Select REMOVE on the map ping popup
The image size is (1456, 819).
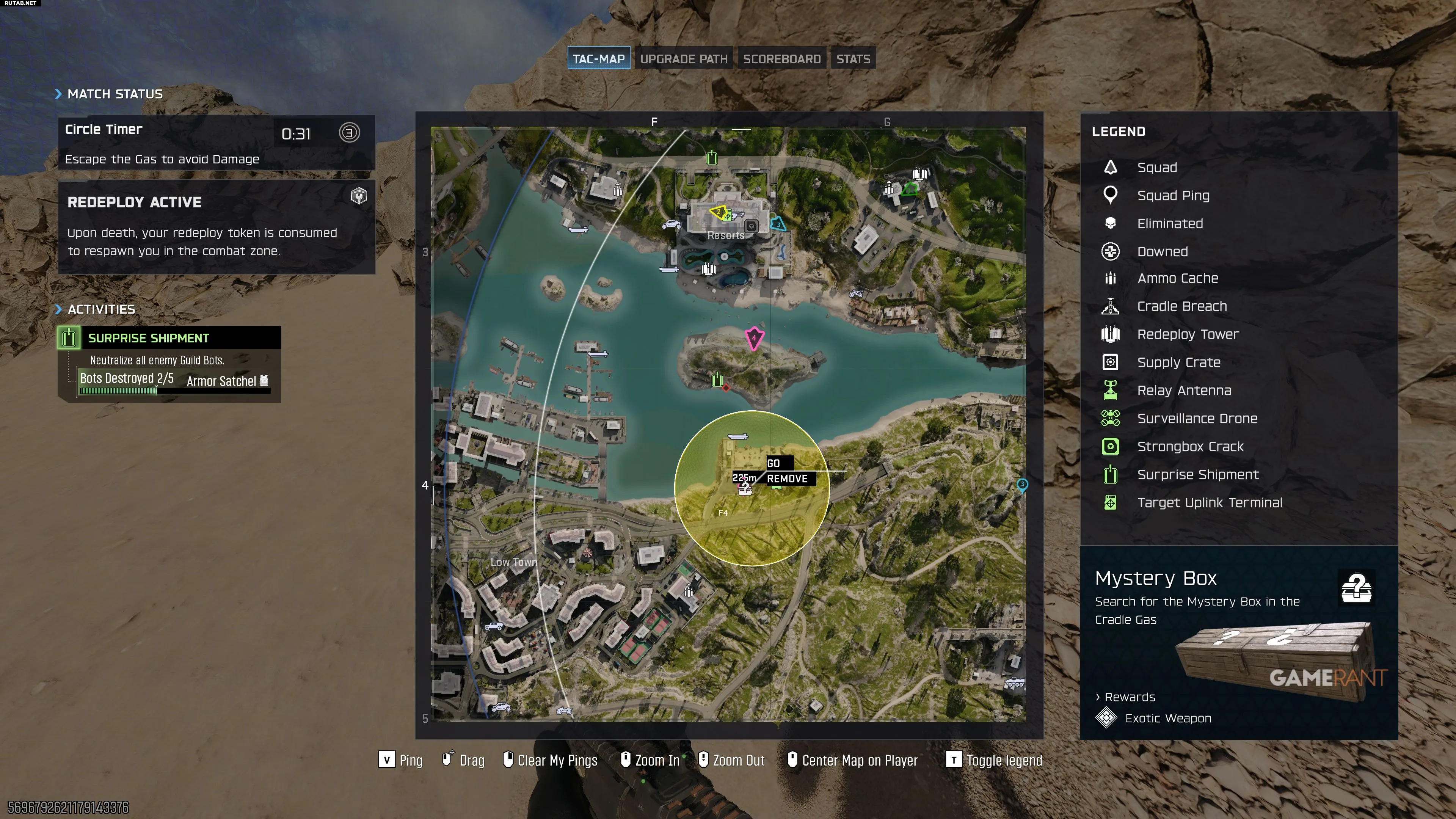click(x=788, y=479)
